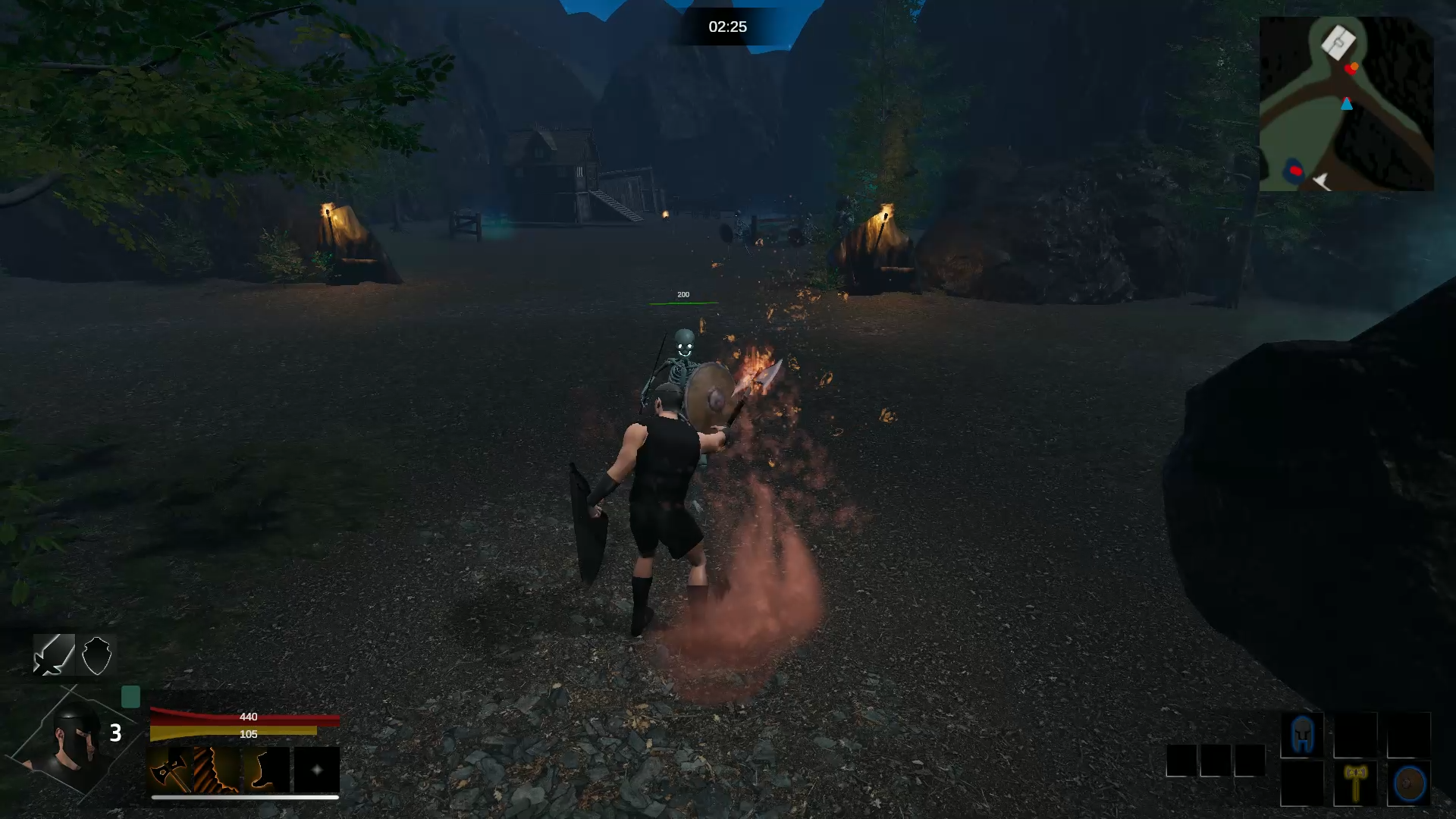The width and height of the screenshot is (1456, 819).
Task: Trigger the boot dash ability
Action: [x=263, y=770]
